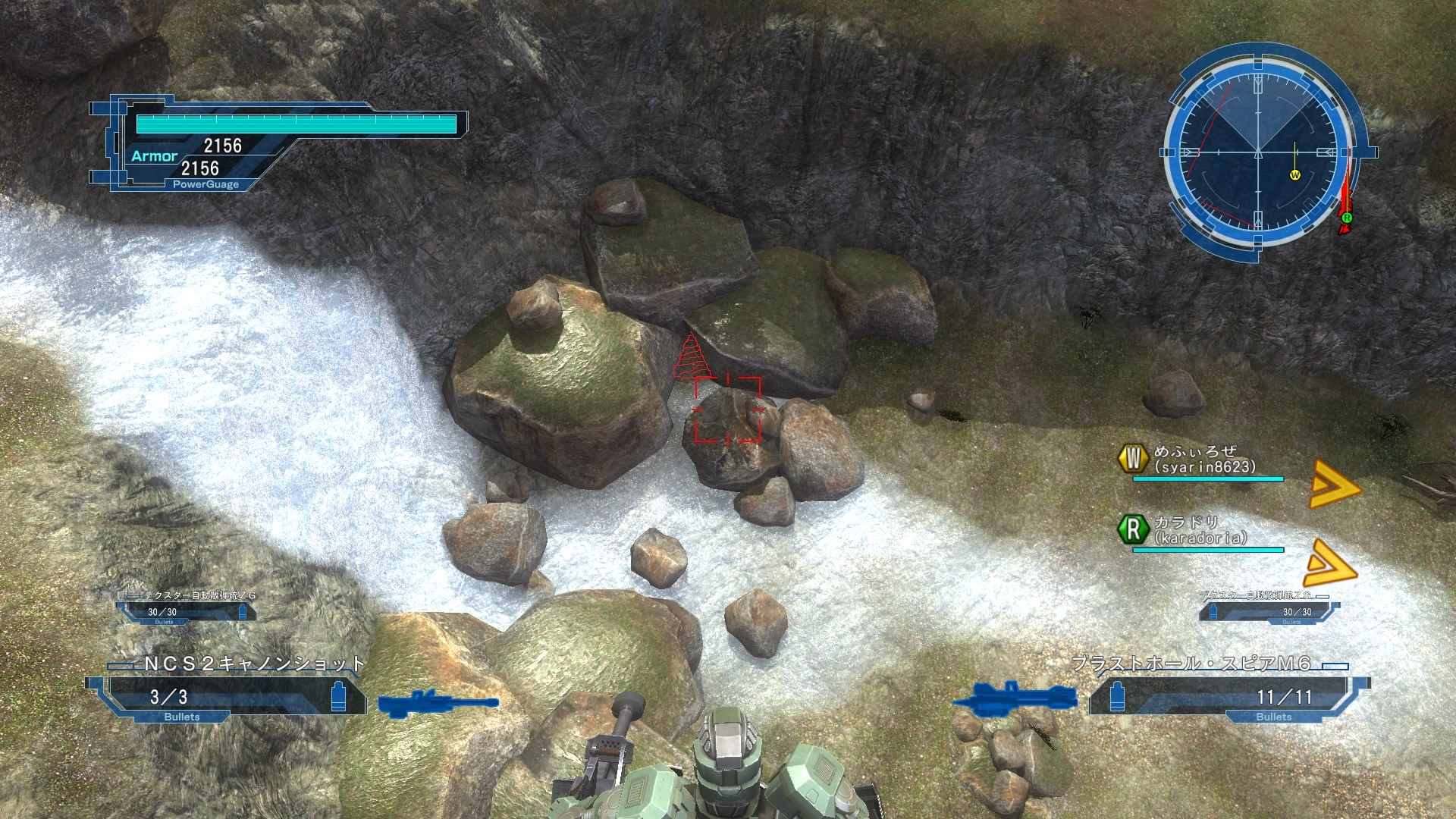Image resolution: width=1456 pixels, height=819 pixels.
Task: Click the green R badge beside karadoria
Action: coord(1133,529)
